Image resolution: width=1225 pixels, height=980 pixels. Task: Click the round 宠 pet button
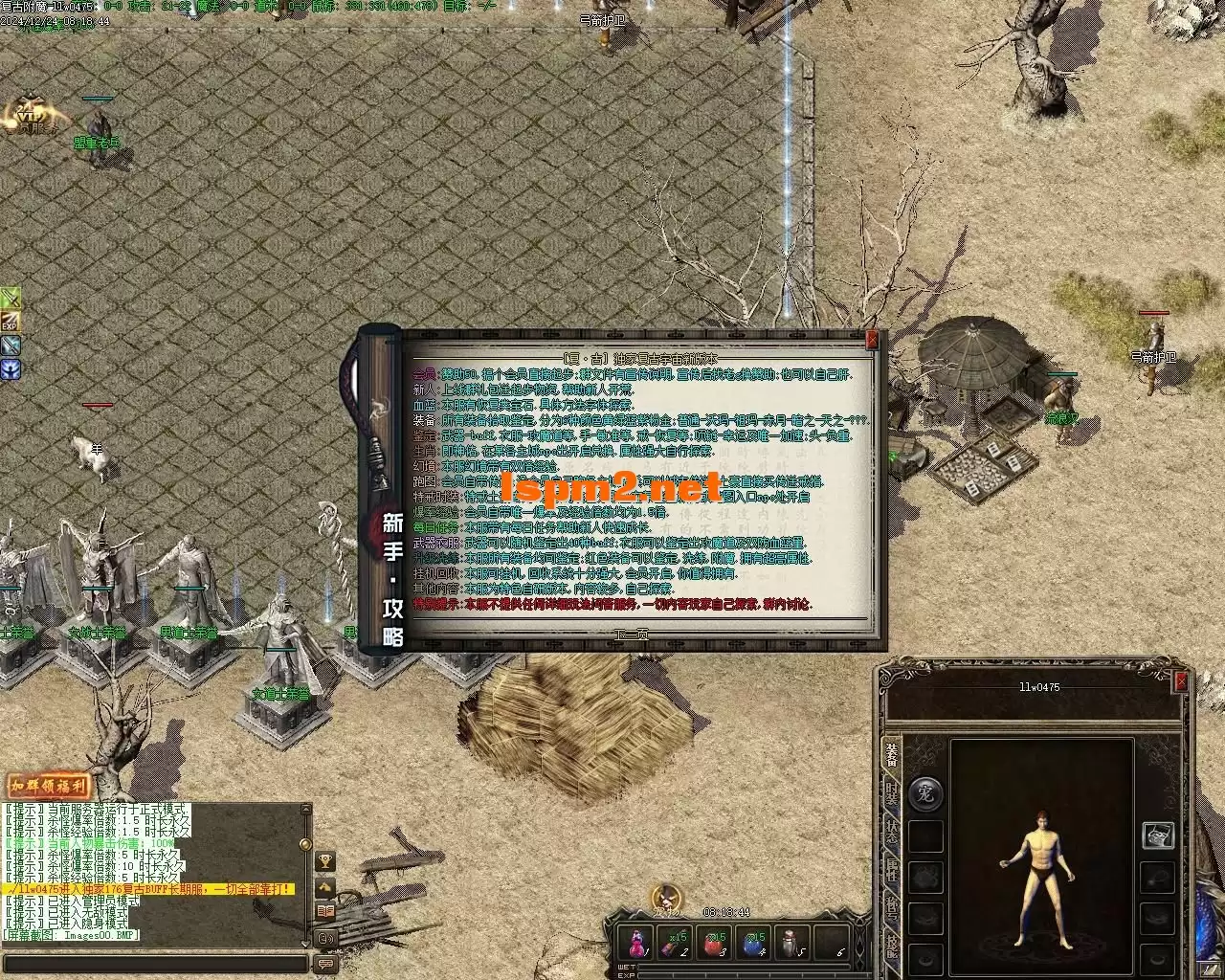(x=925, y=794)
